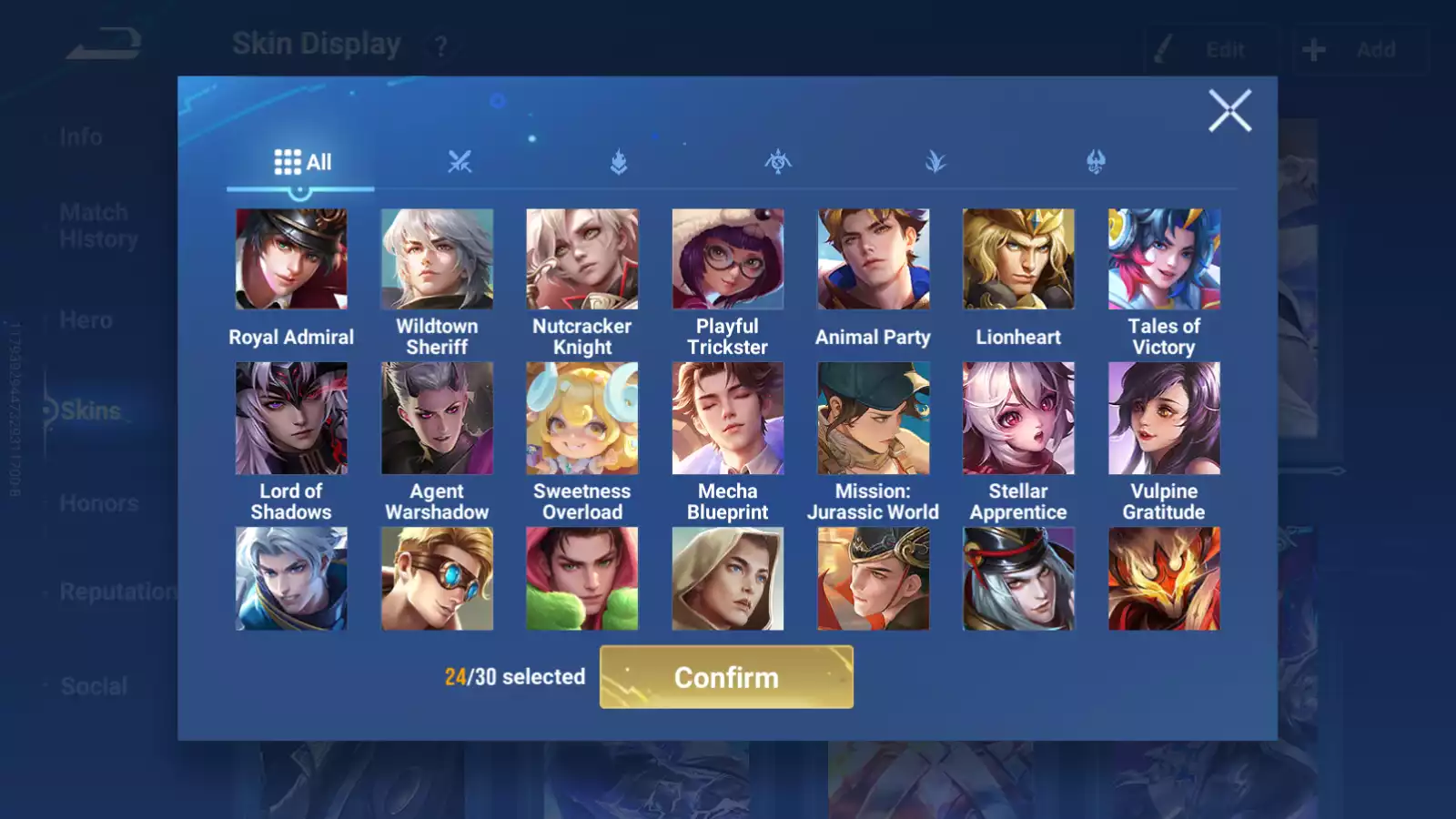Confirm the skin selection
The width and height of the screenshot is (1456, 819).
tap(726, 677)
